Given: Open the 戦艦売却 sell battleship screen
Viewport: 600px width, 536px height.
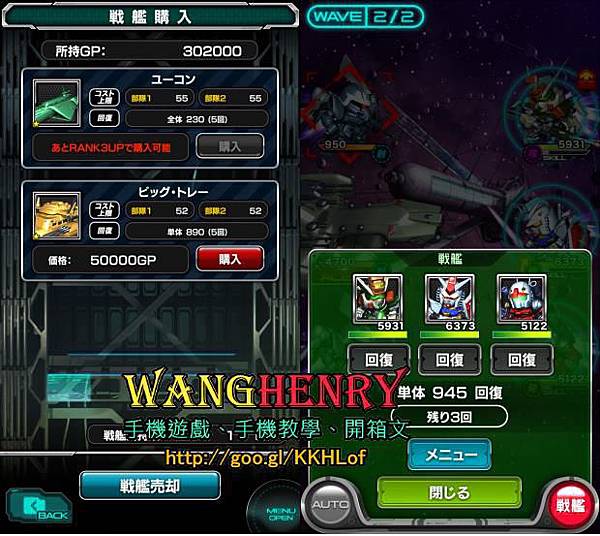Looking at the screenshot, I should coord(150,485).
